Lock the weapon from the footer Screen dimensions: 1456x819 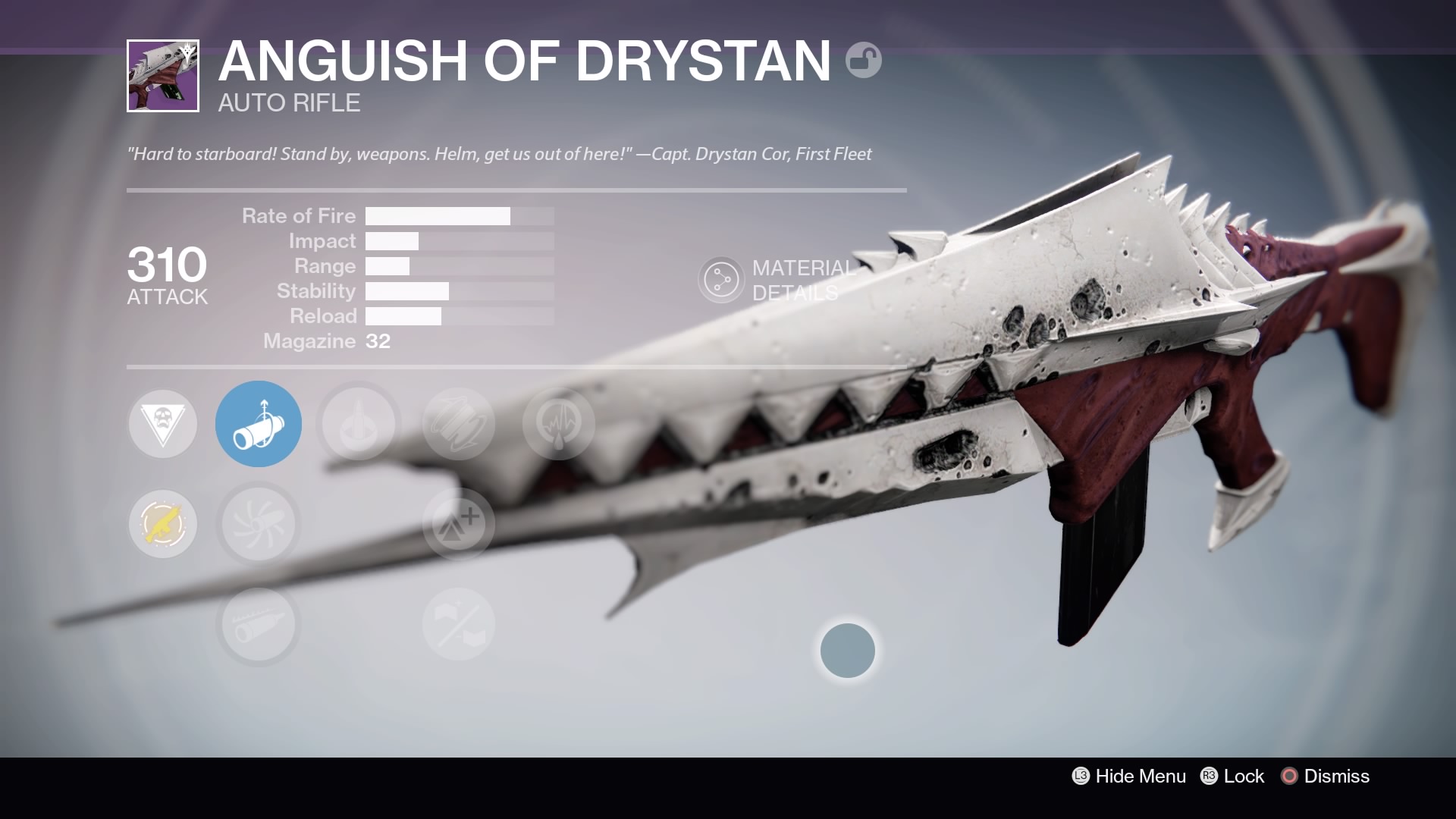1233,776
